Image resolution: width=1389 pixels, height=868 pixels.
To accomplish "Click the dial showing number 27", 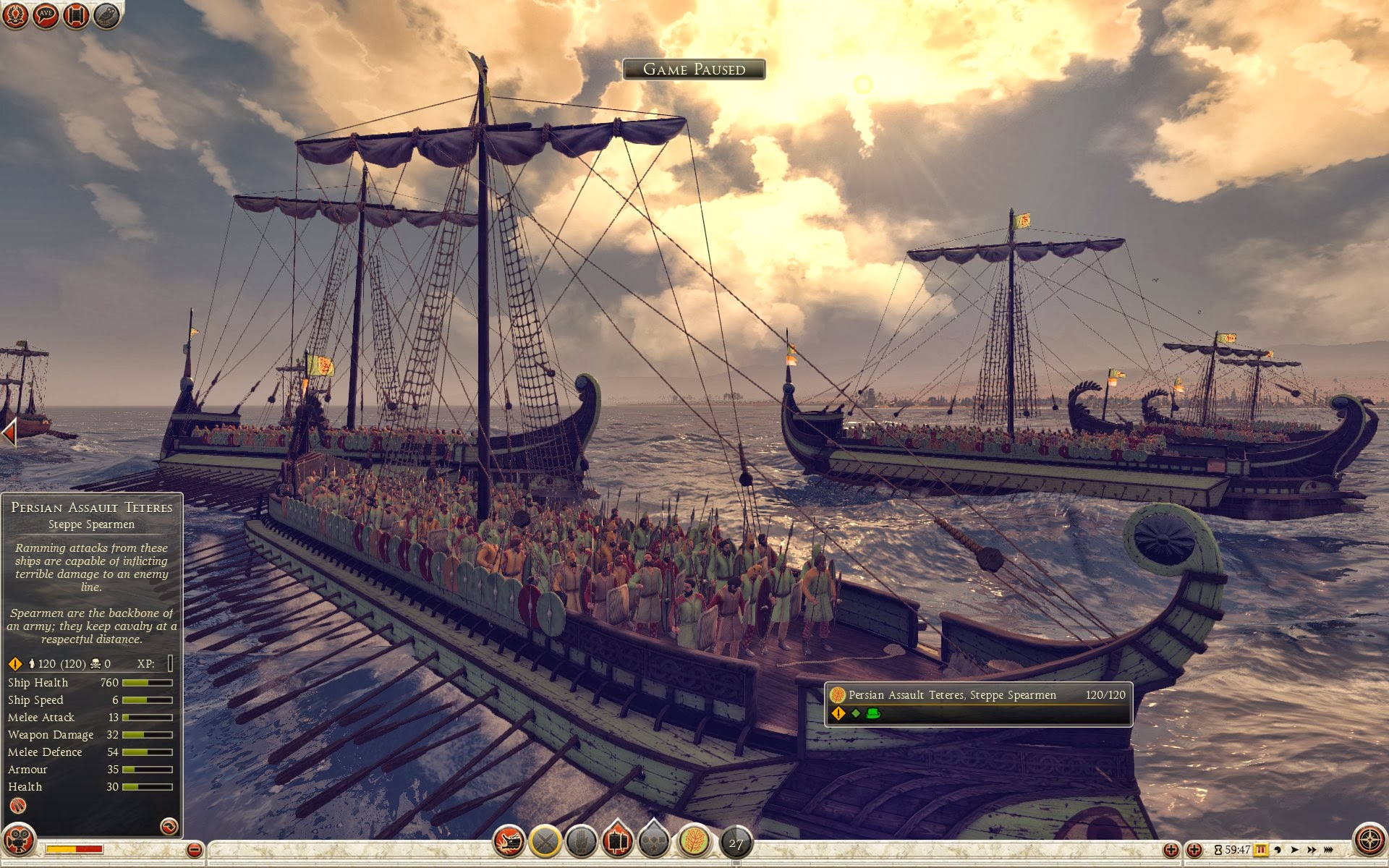I will click(x=736, y=843).
